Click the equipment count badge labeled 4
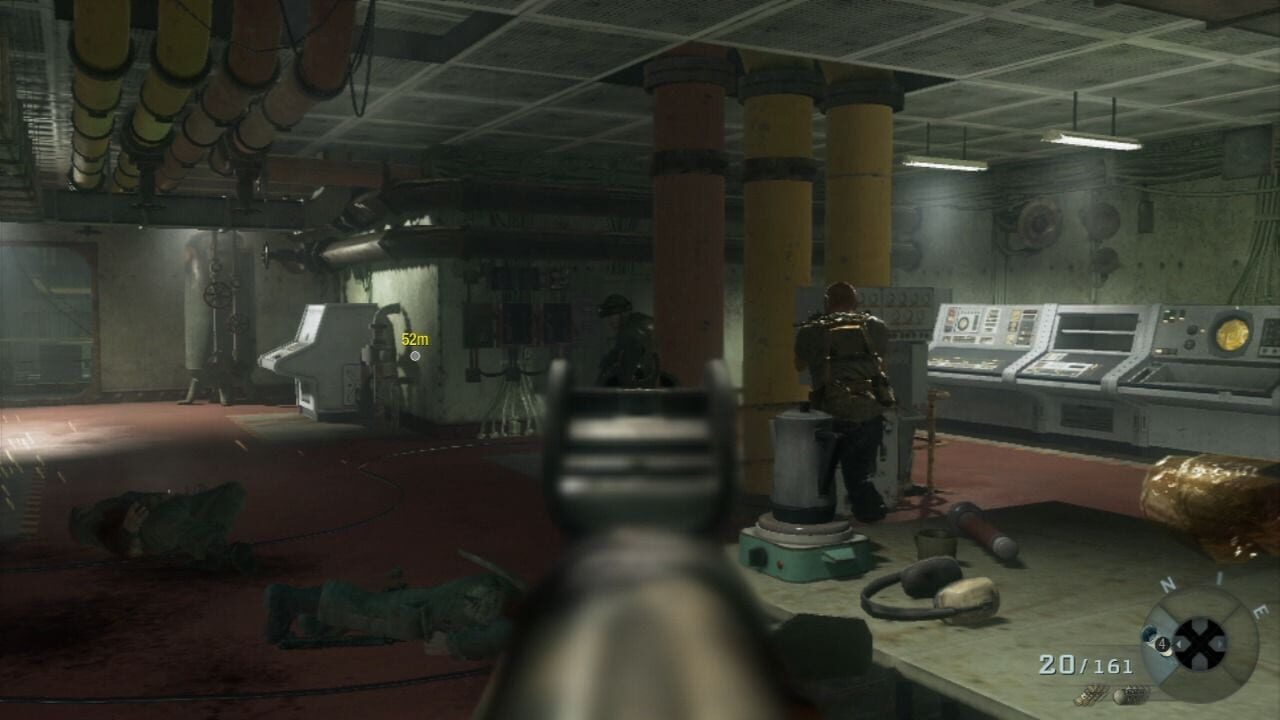 (x=1162, y=643)
